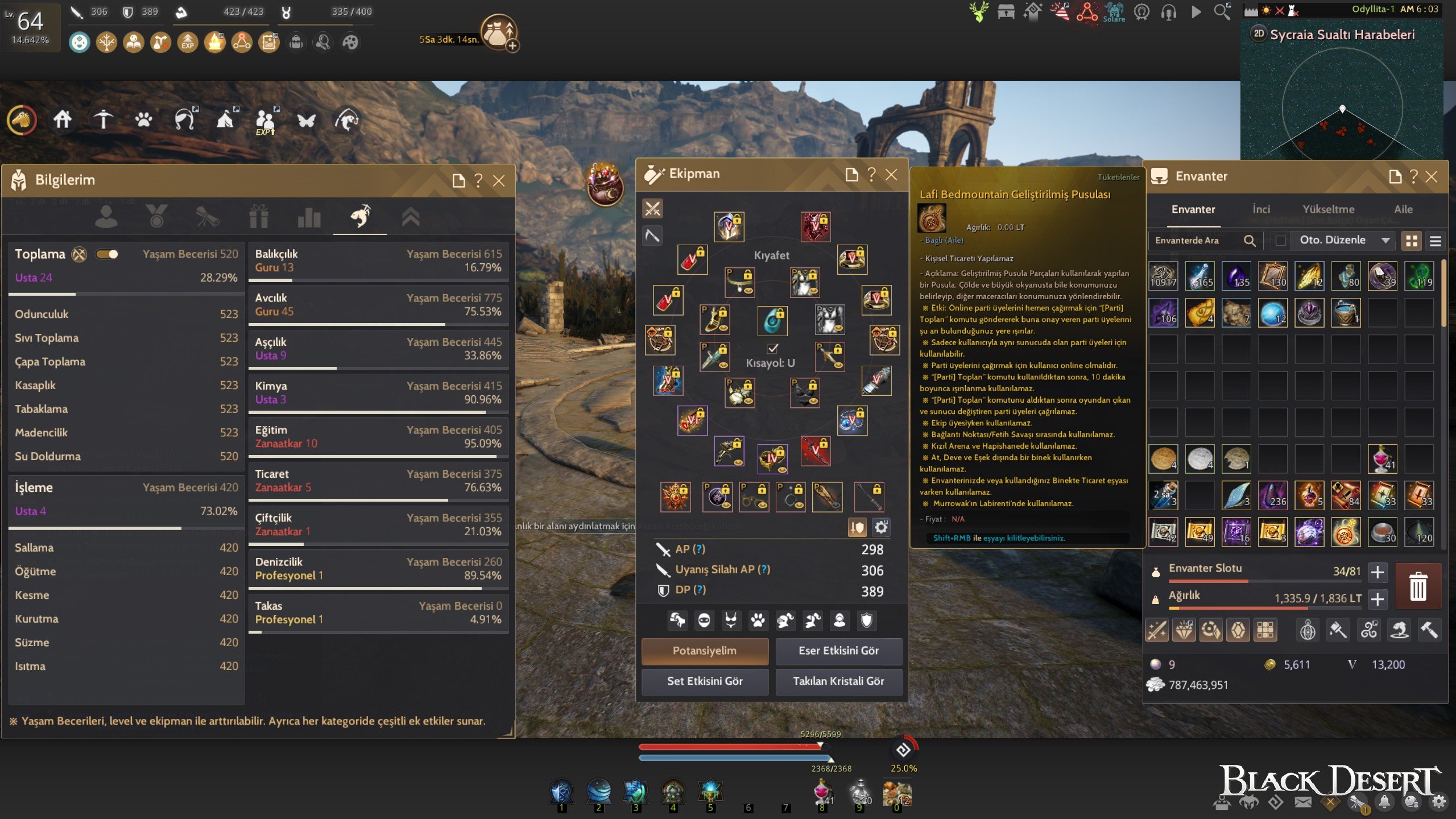The width and height of the screenshot is (1456, 819).
Task: Switch to the İnci tab
Action: pyautogui.click(x=1261, y=209)
